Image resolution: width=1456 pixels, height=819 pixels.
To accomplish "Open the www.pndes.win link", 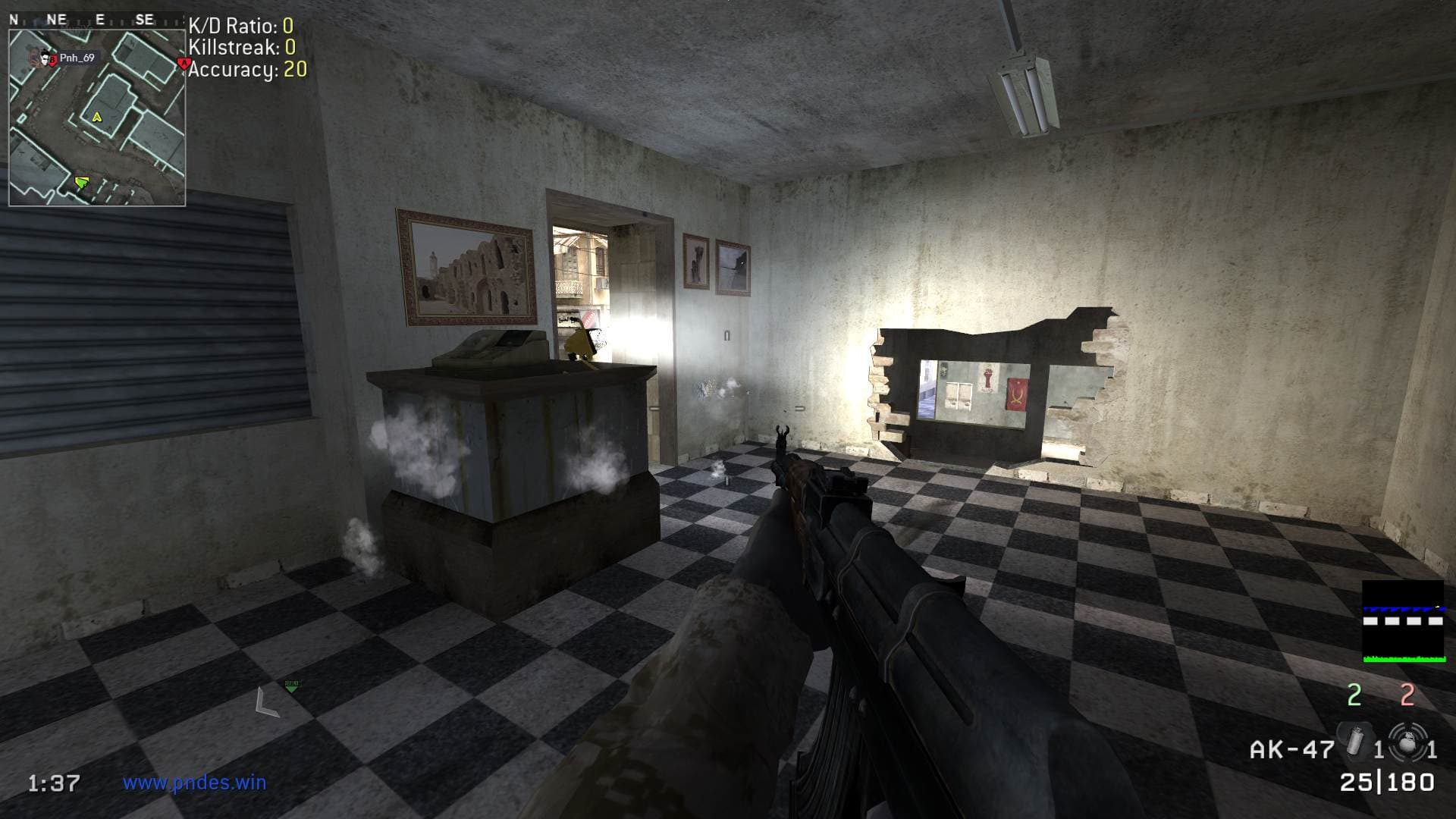I will pyautogui.click(x=195, y=782).
